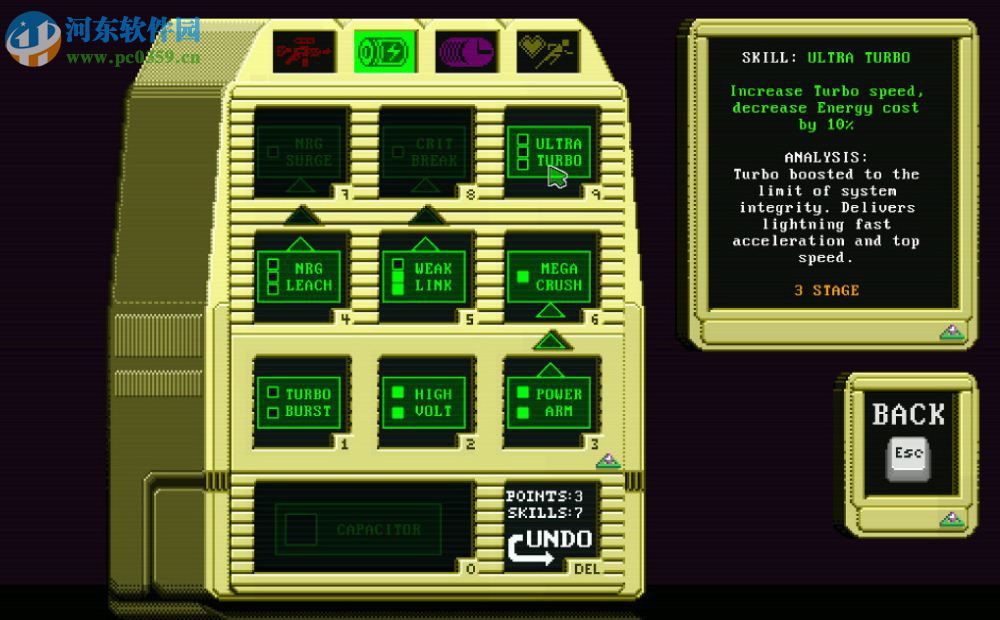Select the Power Arm skill
This screenshot has width=1000, height=620.
click(549, 402)
